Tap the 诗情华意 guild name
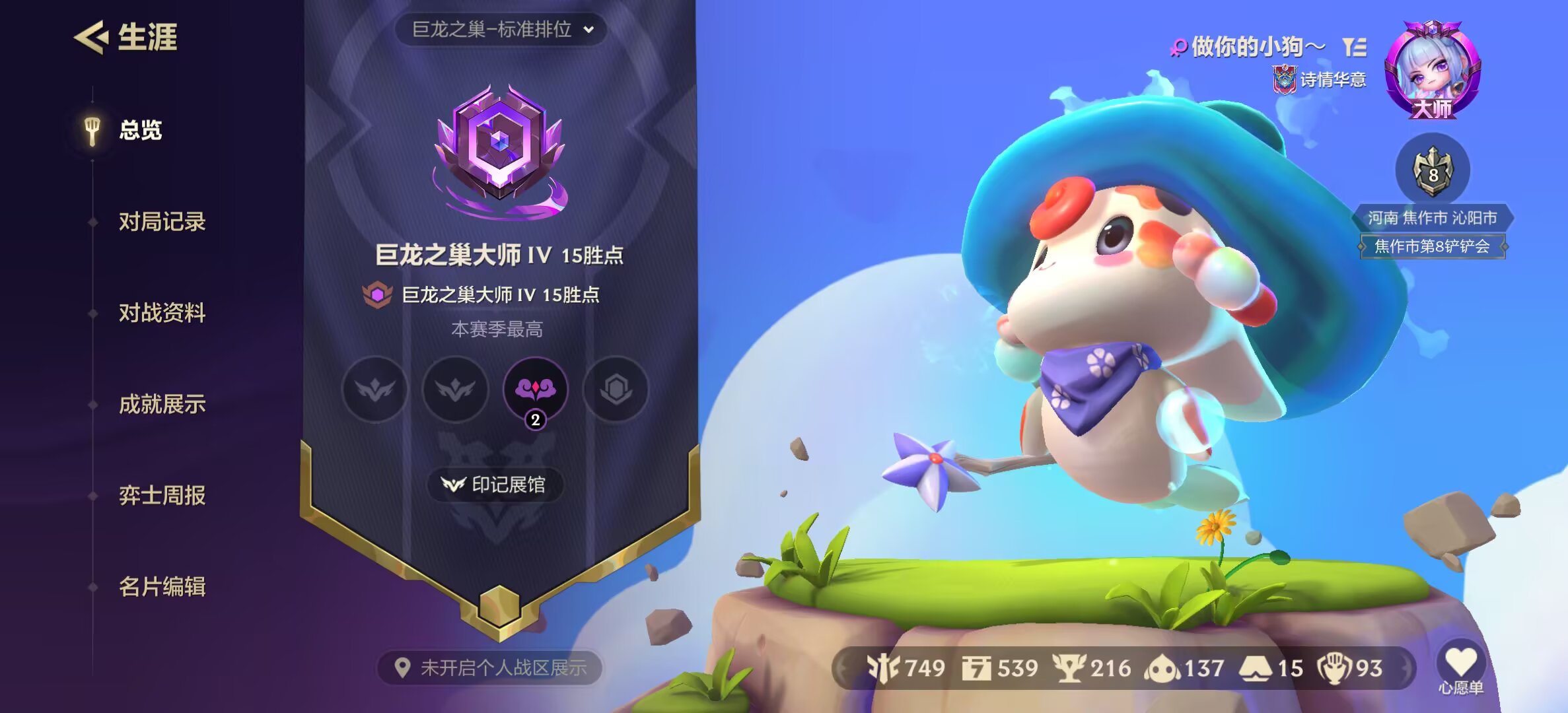The height and width of the screenshot is (713, 1568). (1332, 80)
